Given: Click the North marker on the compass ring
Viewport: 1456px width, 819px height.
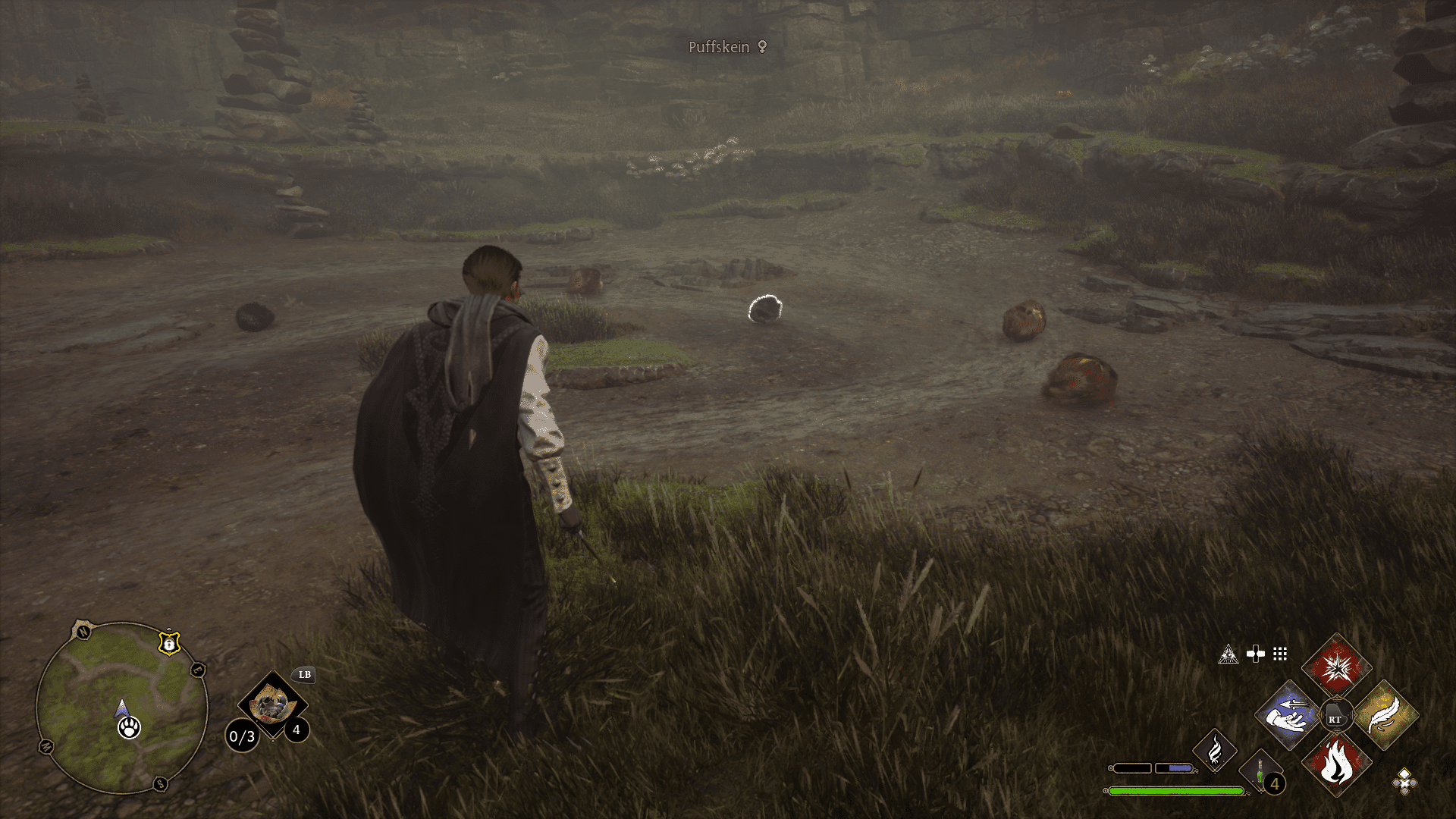Looking at the screenshot, I should (83, 632).
